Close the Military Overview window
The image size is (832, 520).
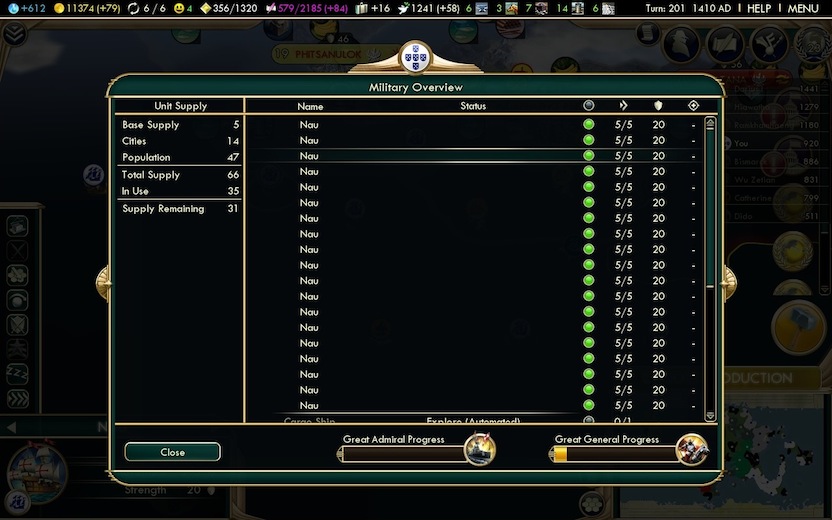pyautogui.click(x=172, y=452)
